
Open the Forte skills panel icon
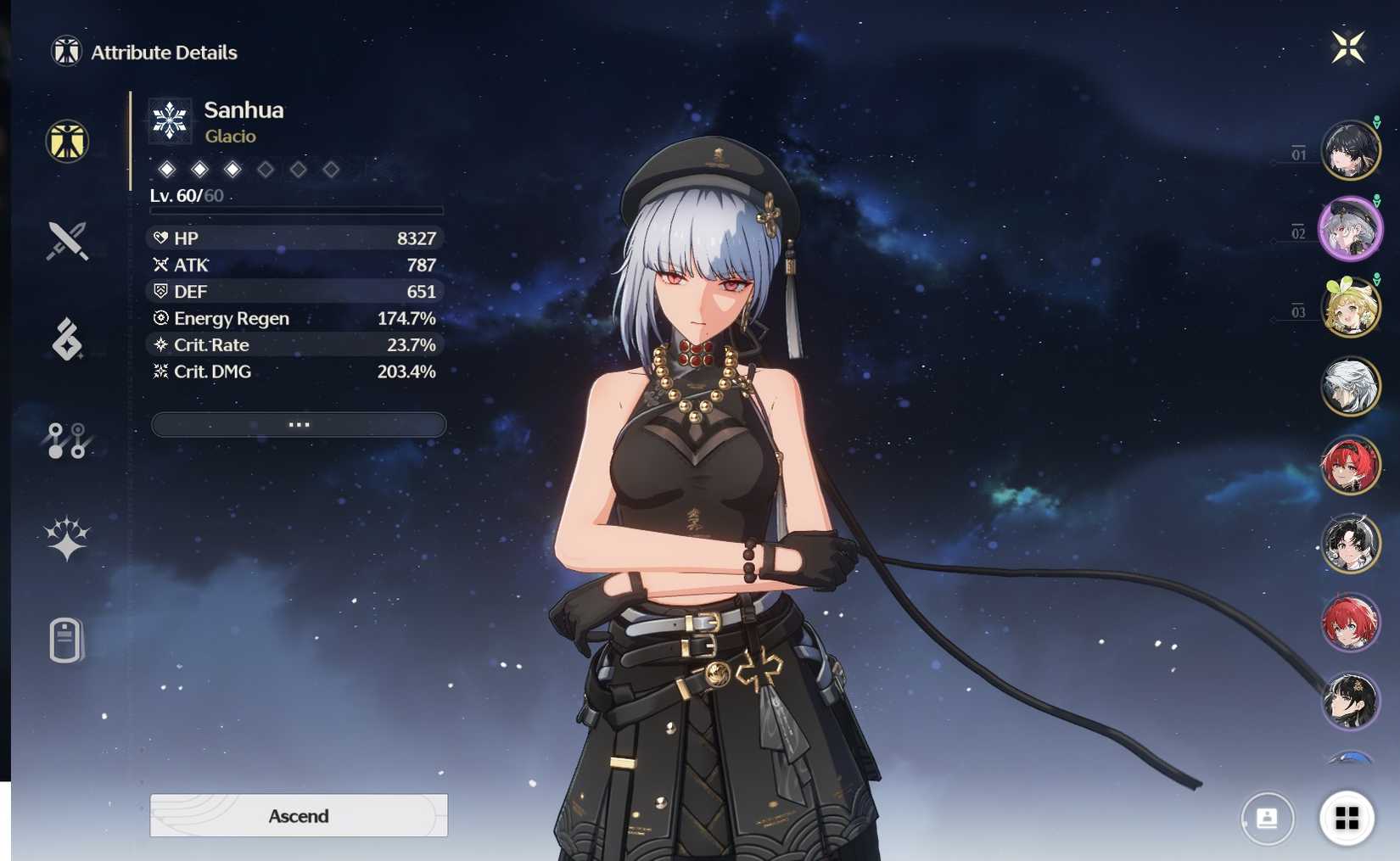tap(65, 339)
